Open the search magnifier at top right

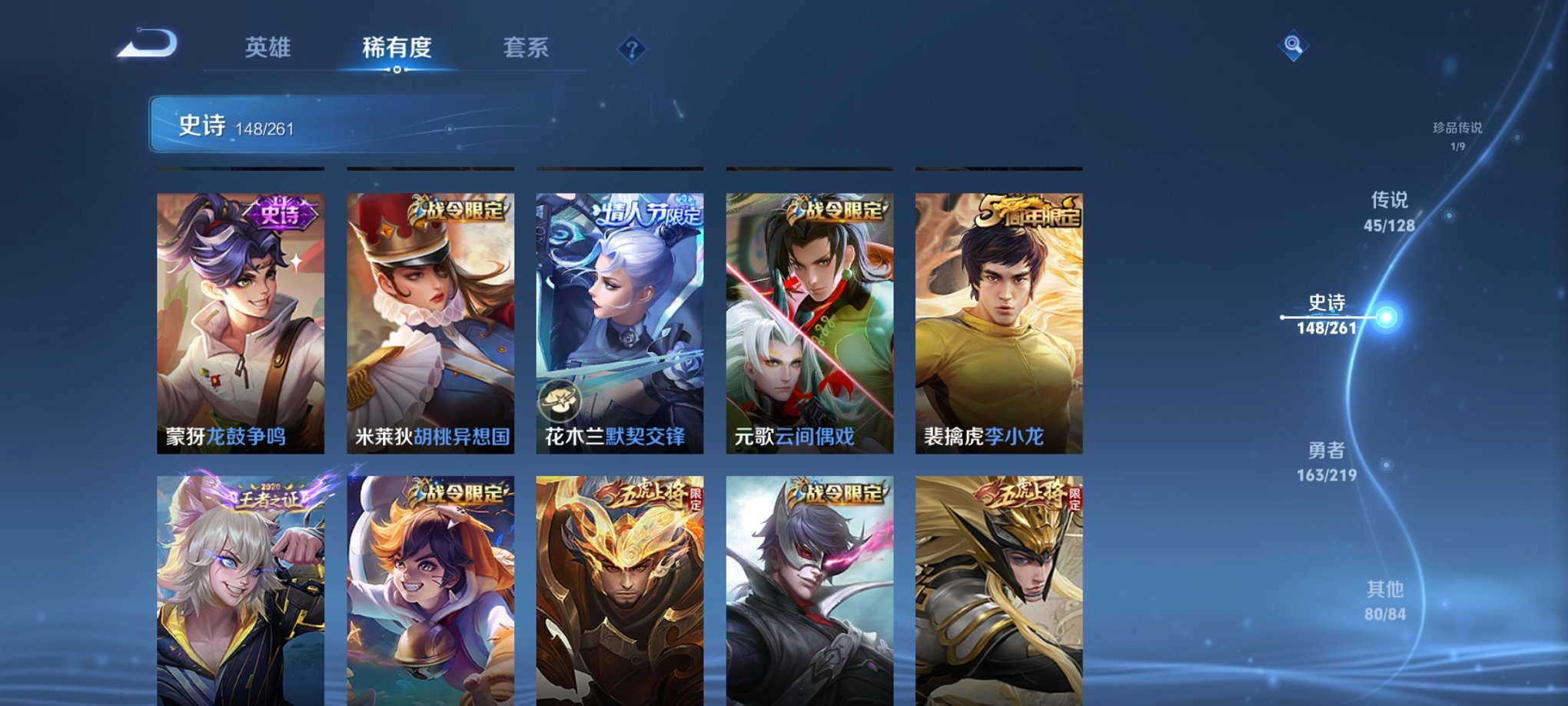pyautogui.click(x=1295, y=46)
